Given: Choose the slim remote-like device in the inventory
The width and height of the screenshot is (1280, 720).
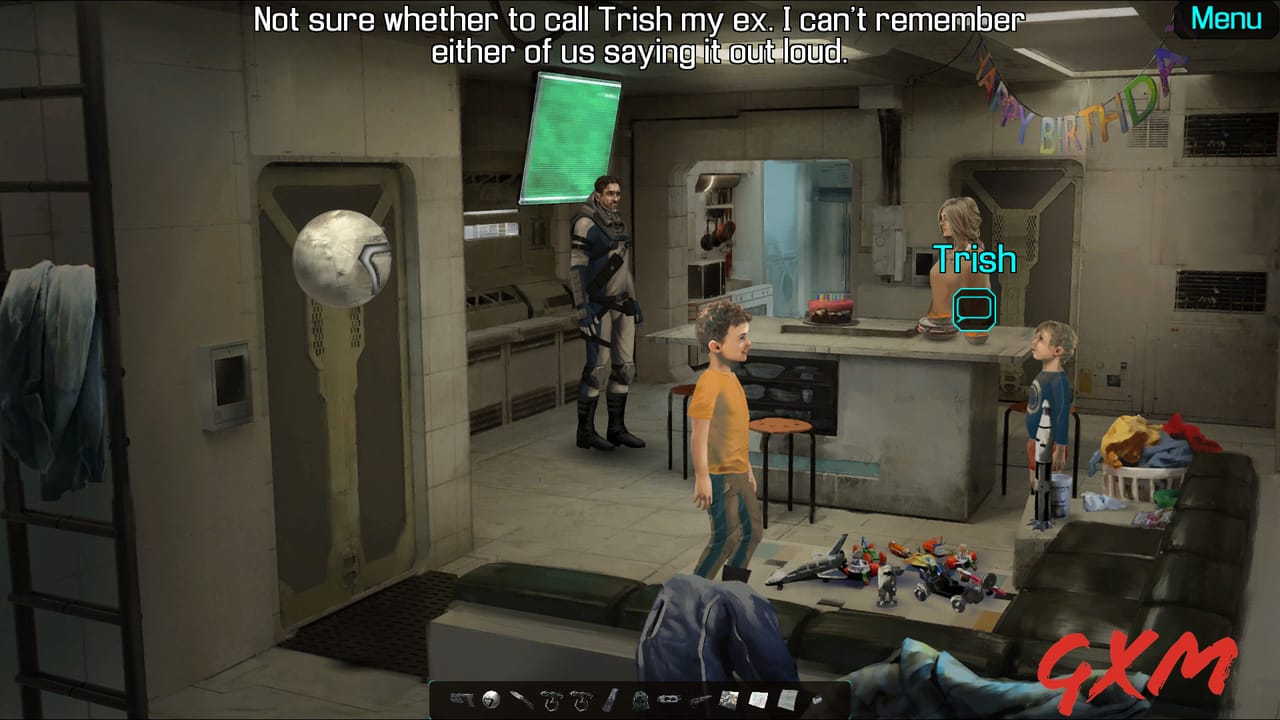Looking at the screenshot, I should (612, 700).
